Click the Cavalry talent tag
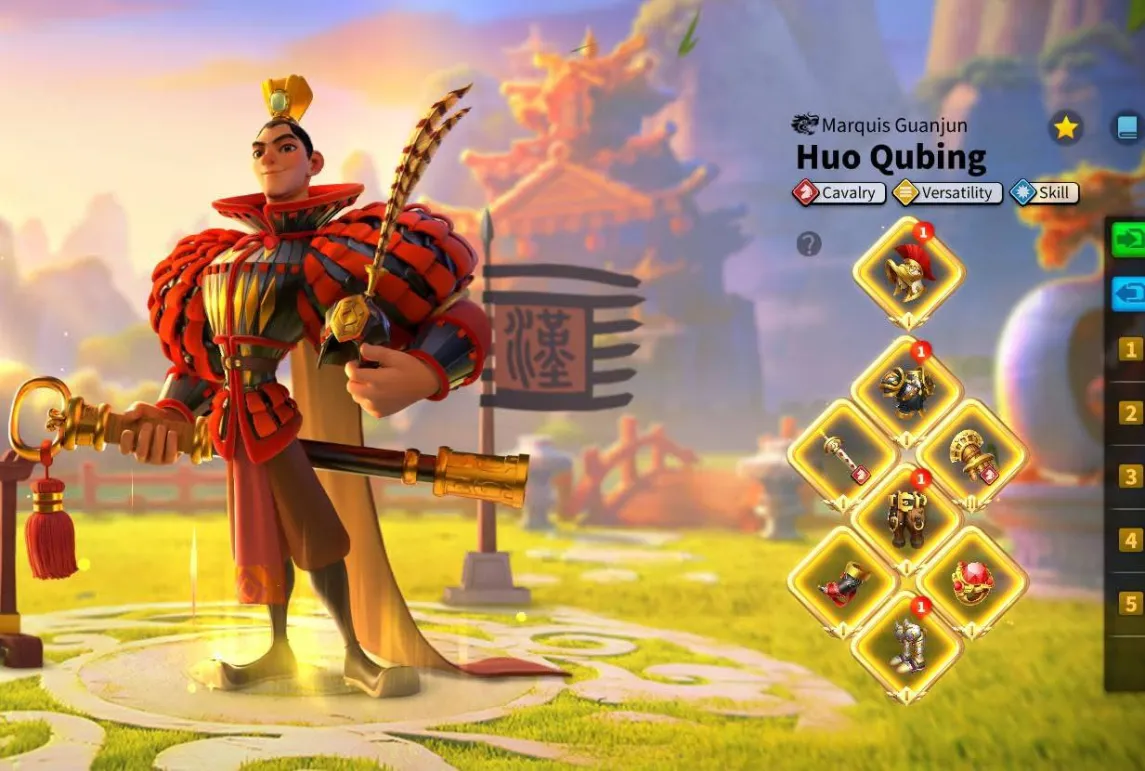Viewport: 1145px width, 771px height. pyautogui.click(x=838, y=193)
